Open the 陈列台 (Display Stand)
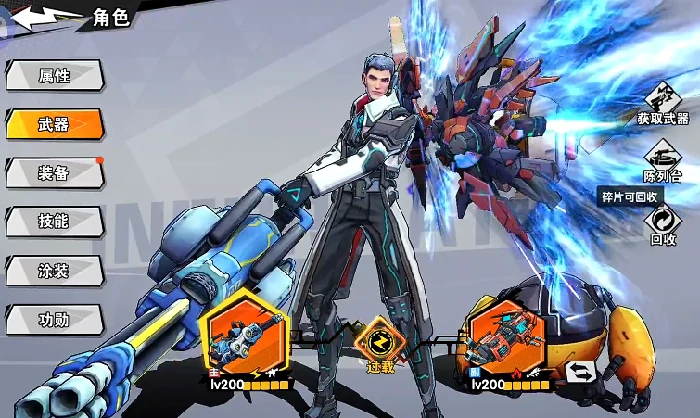 click(x=664, y=162)
